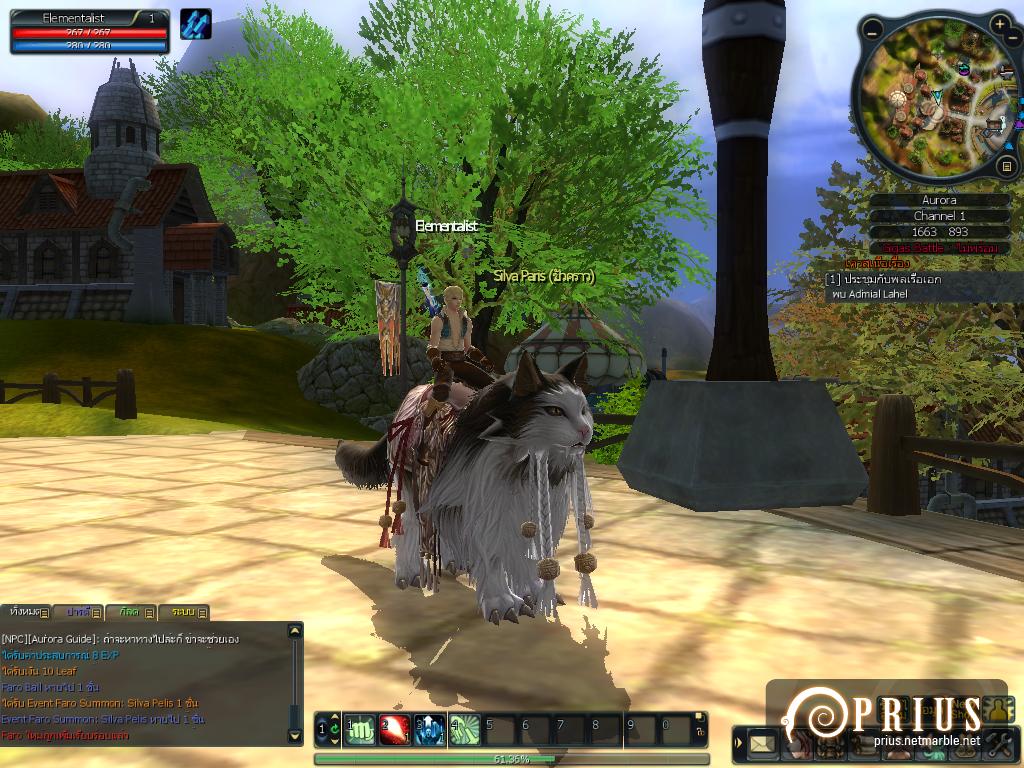
Task: Click the minus button at minimap's top-left
Action: (x=872, y=31)
